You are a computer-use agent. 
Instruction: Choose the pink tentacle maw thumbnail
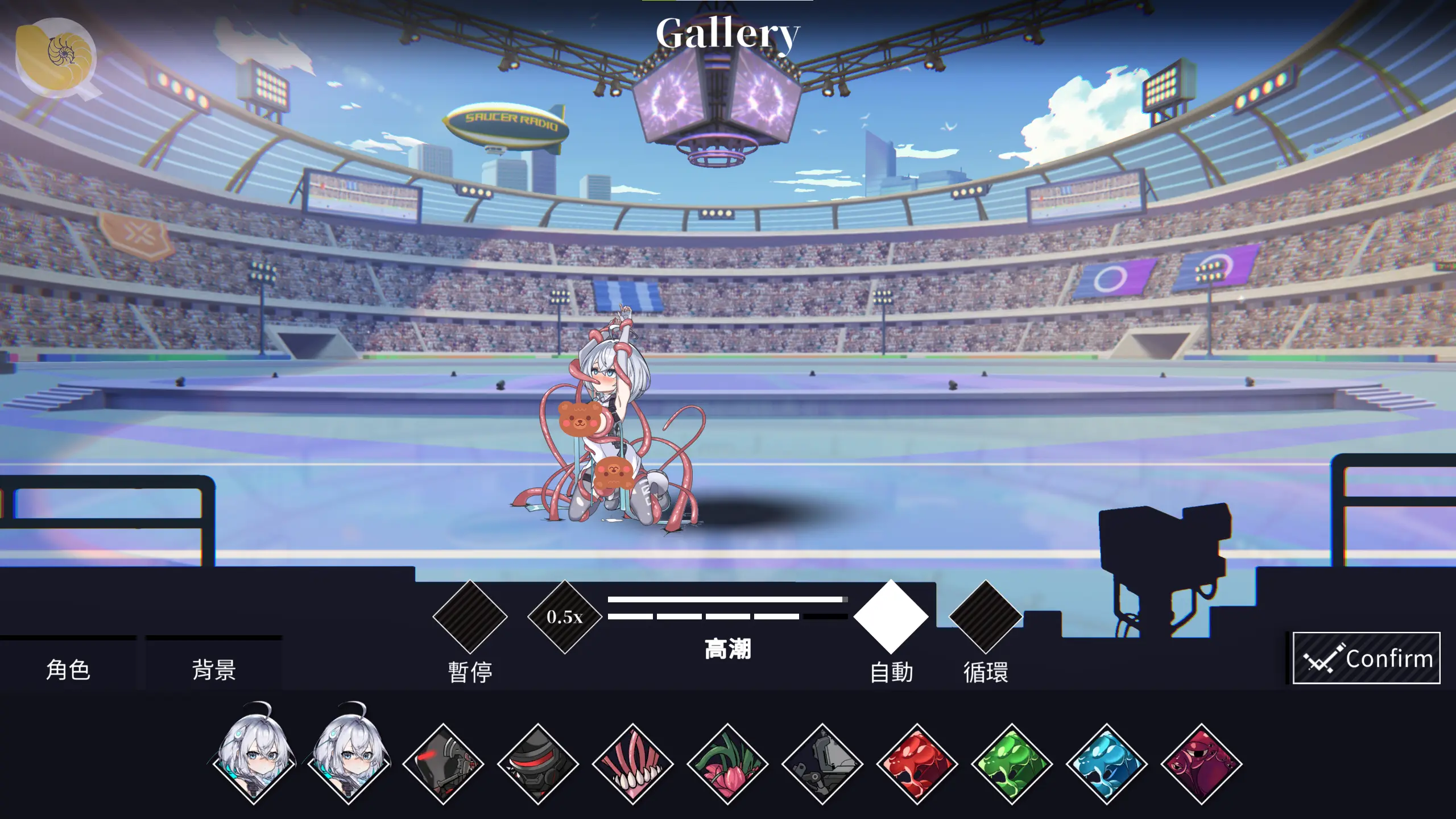pos(632,764)
